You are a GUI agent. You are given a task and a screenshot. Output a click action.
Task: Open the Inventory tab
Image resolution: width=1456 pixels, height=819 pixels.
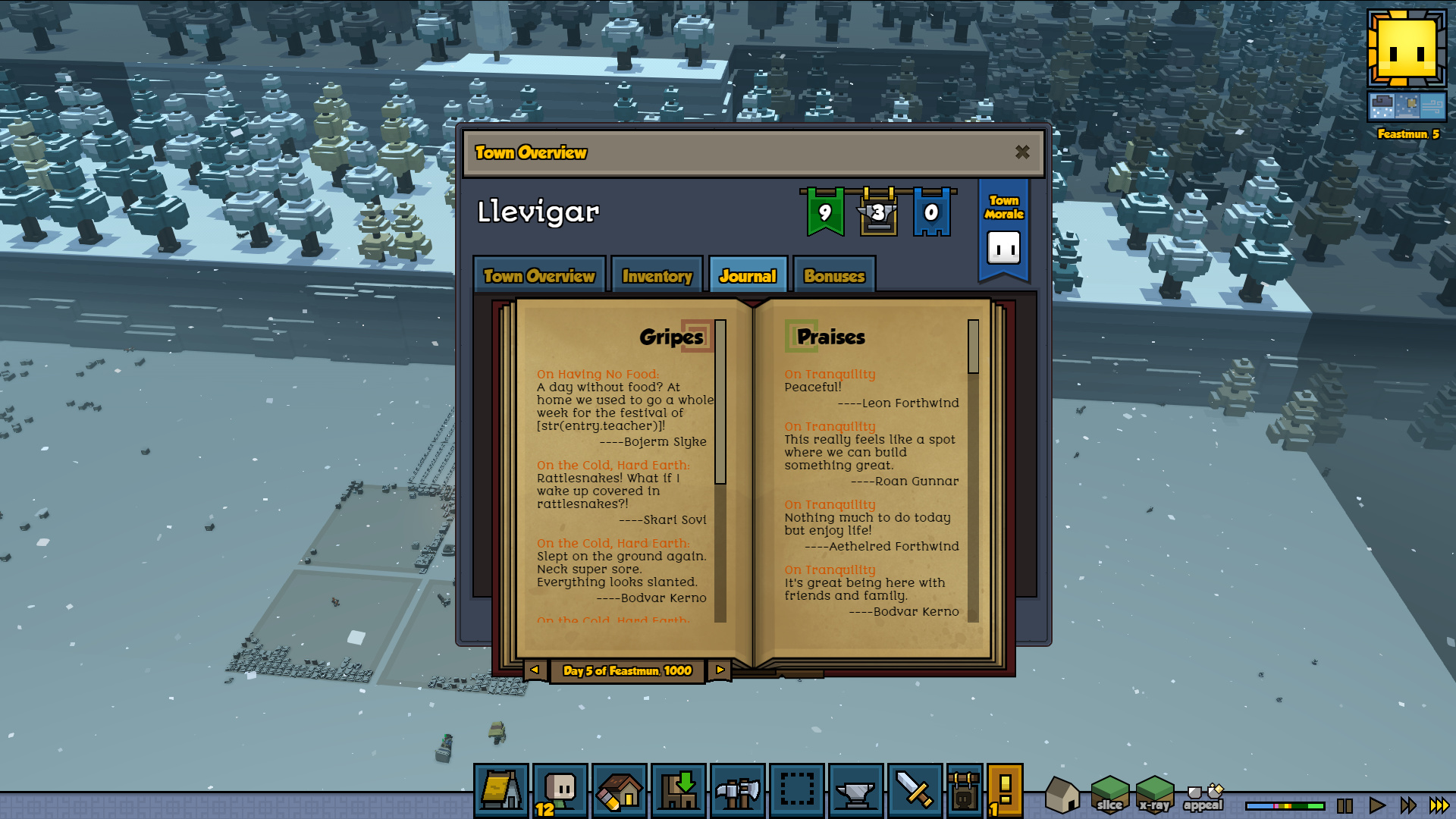pos(657,276)
